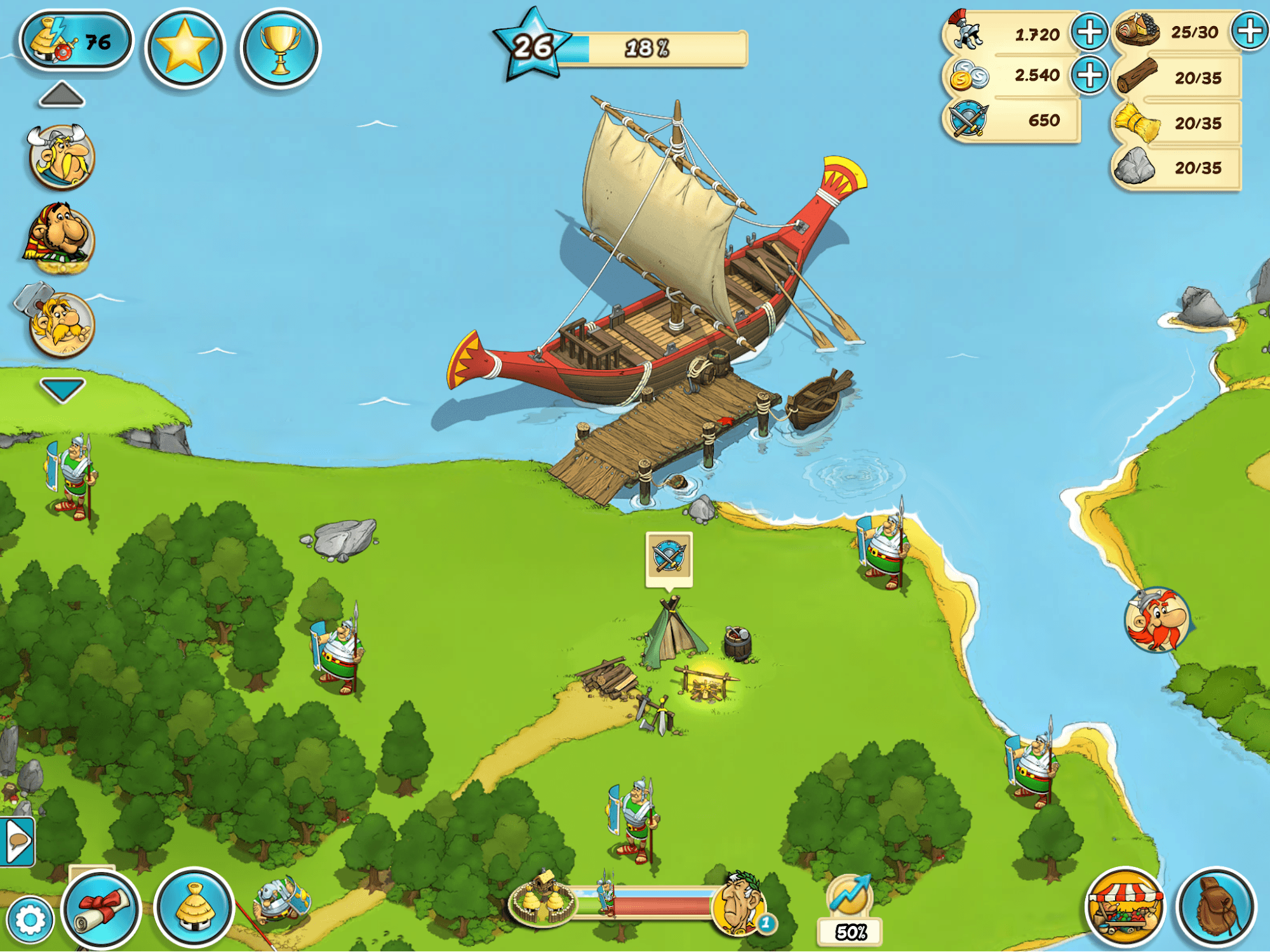Open the leather backpack inventory

point(1217,908)
